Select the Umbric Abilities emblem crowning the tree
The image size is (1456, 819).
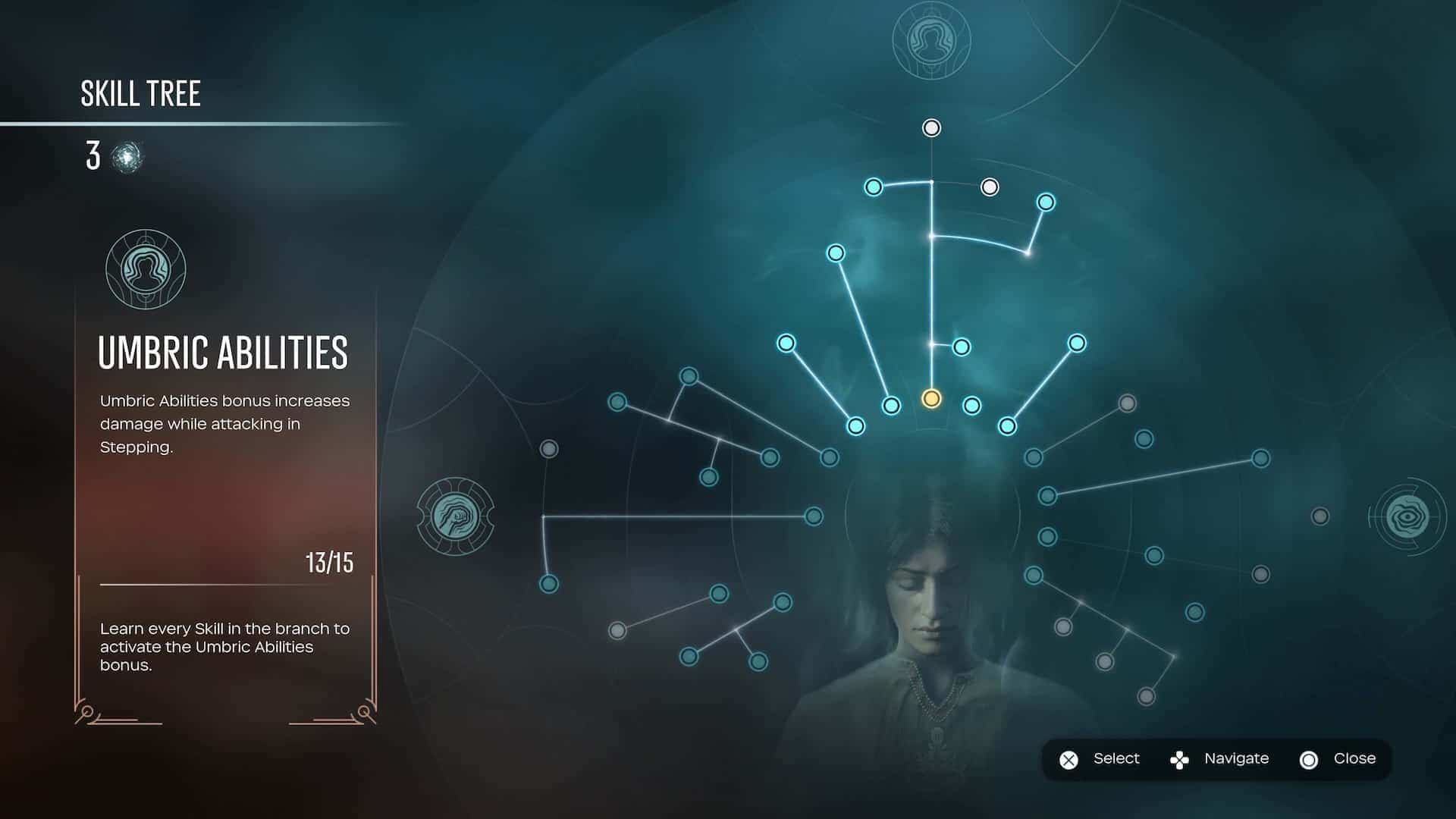(x=931, y=40)
